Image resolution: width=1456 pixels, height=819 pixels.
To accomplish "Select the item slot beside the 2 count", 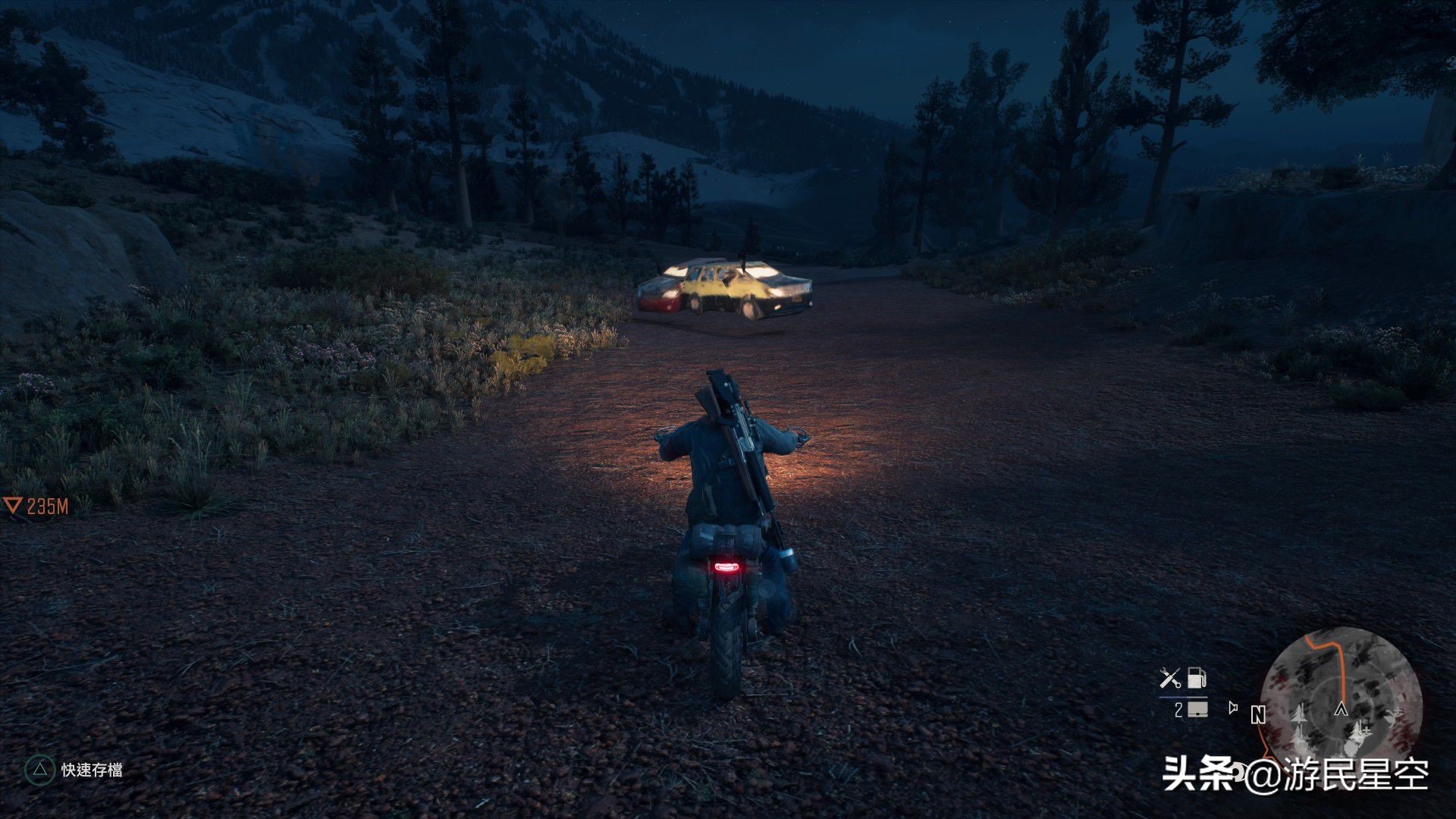I will [1198, 710].
